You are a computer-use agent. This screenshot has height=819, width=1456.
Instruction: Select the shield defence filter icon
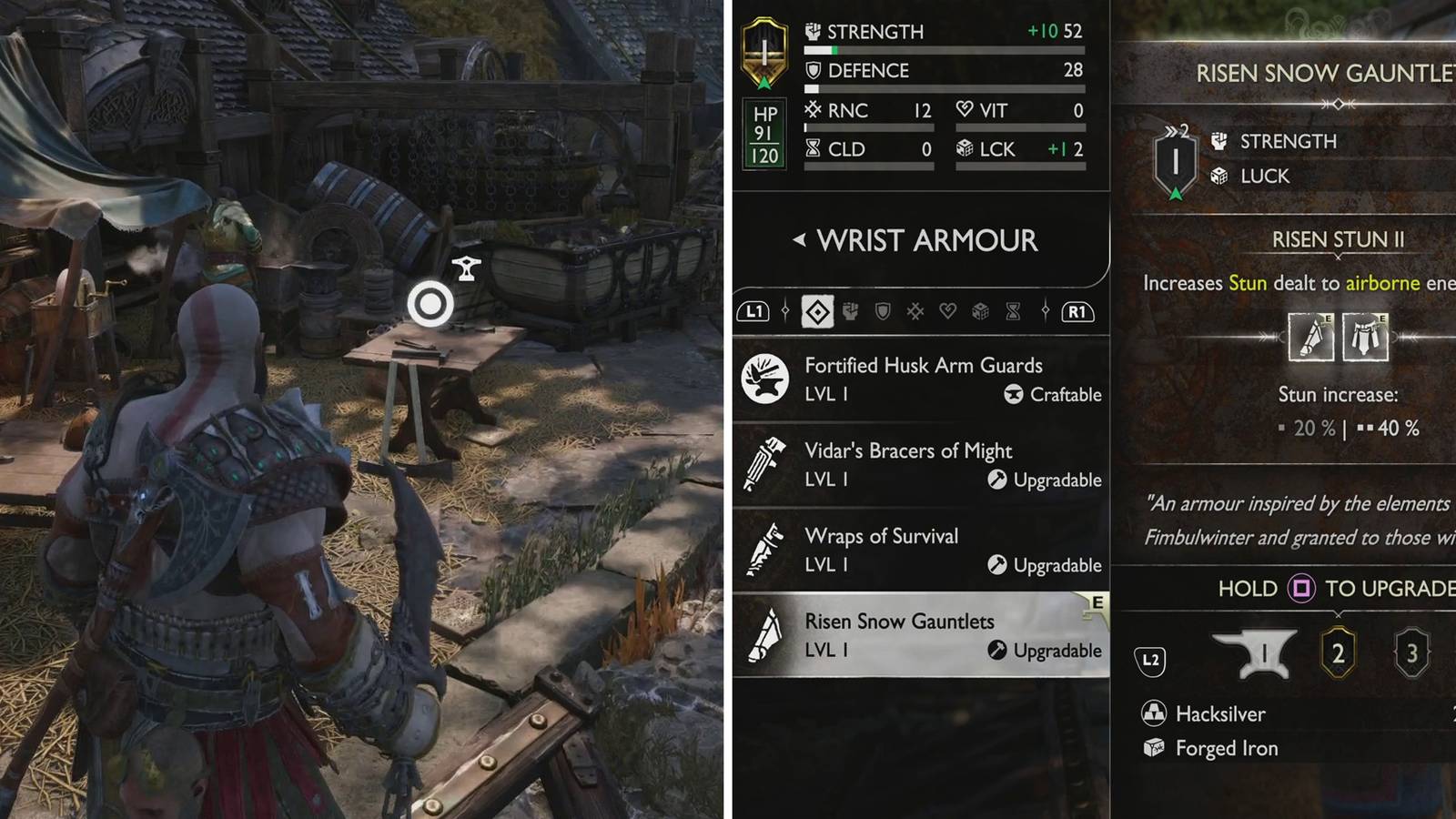point(883,312)
